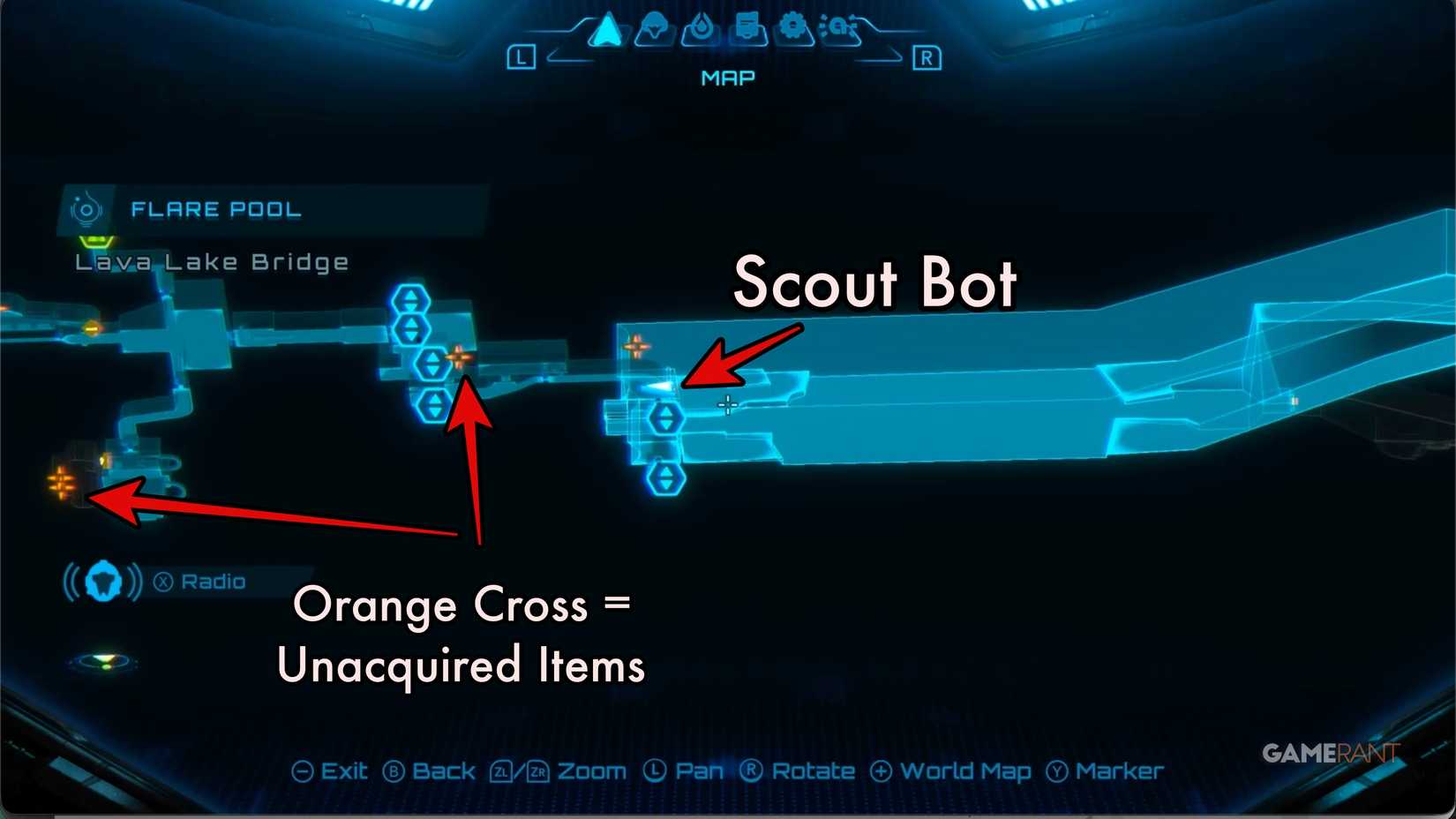Select the droplet menu icon
This screenshot has width=1456, height=819.
click(700, 28)
